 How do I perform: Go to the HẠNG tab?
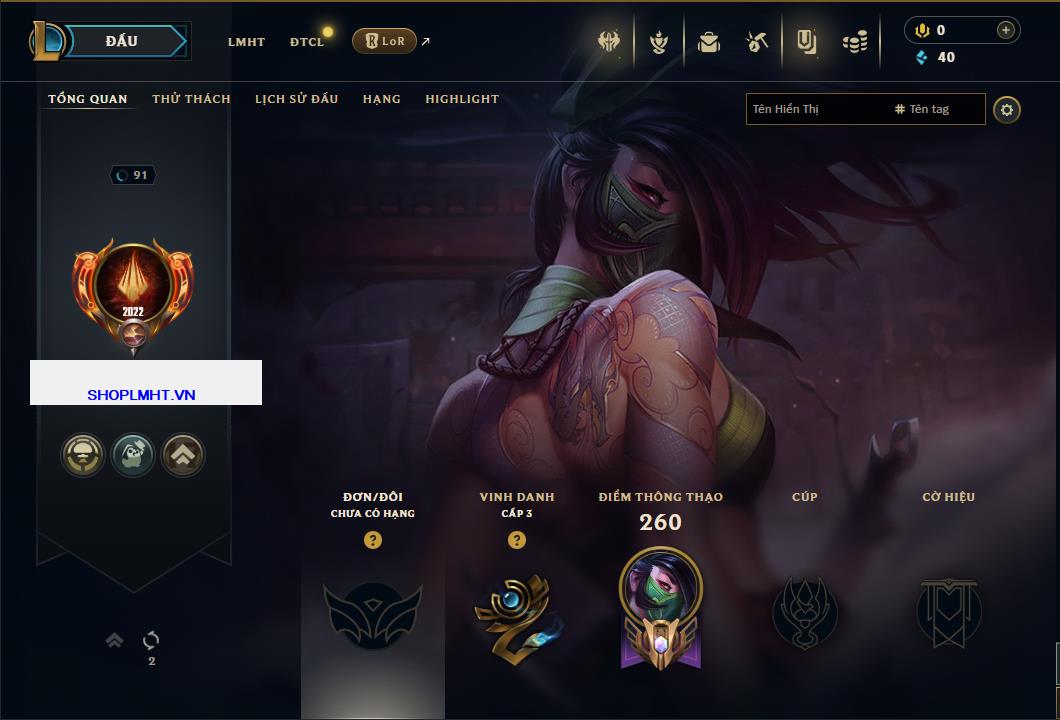point(381,99)
